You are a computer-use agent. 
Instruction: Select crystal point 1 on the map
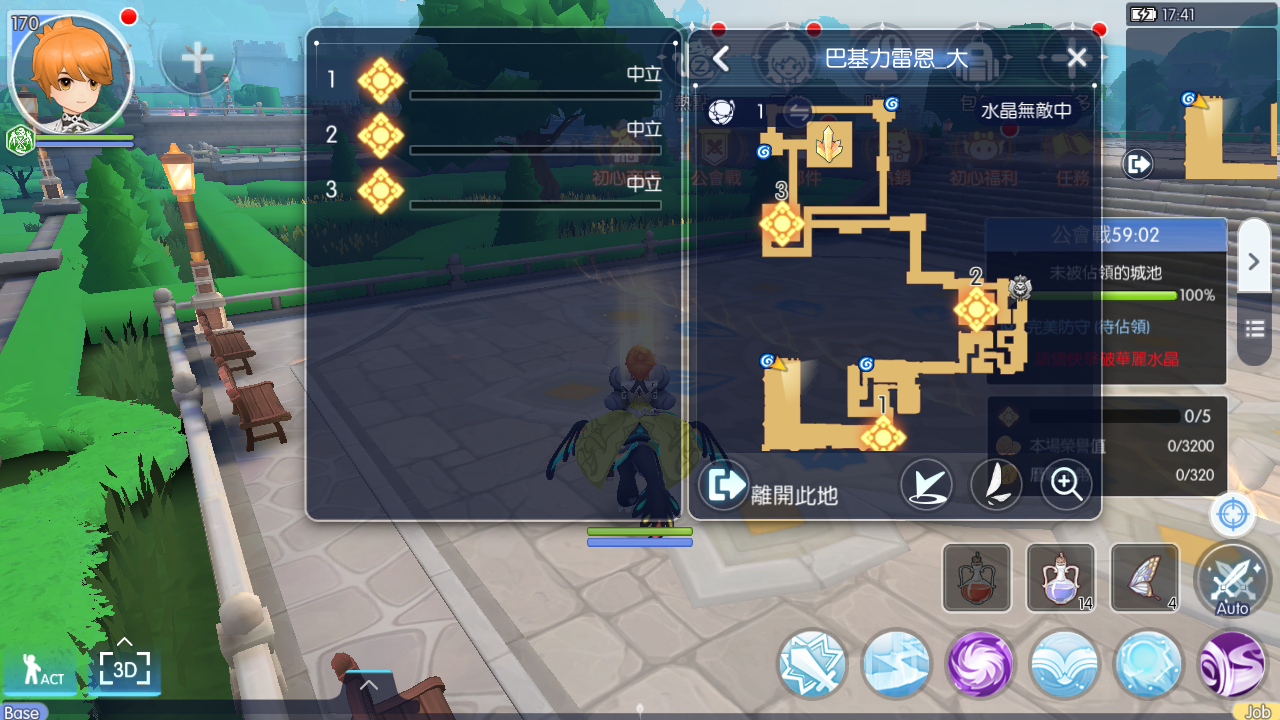[883, 436]
